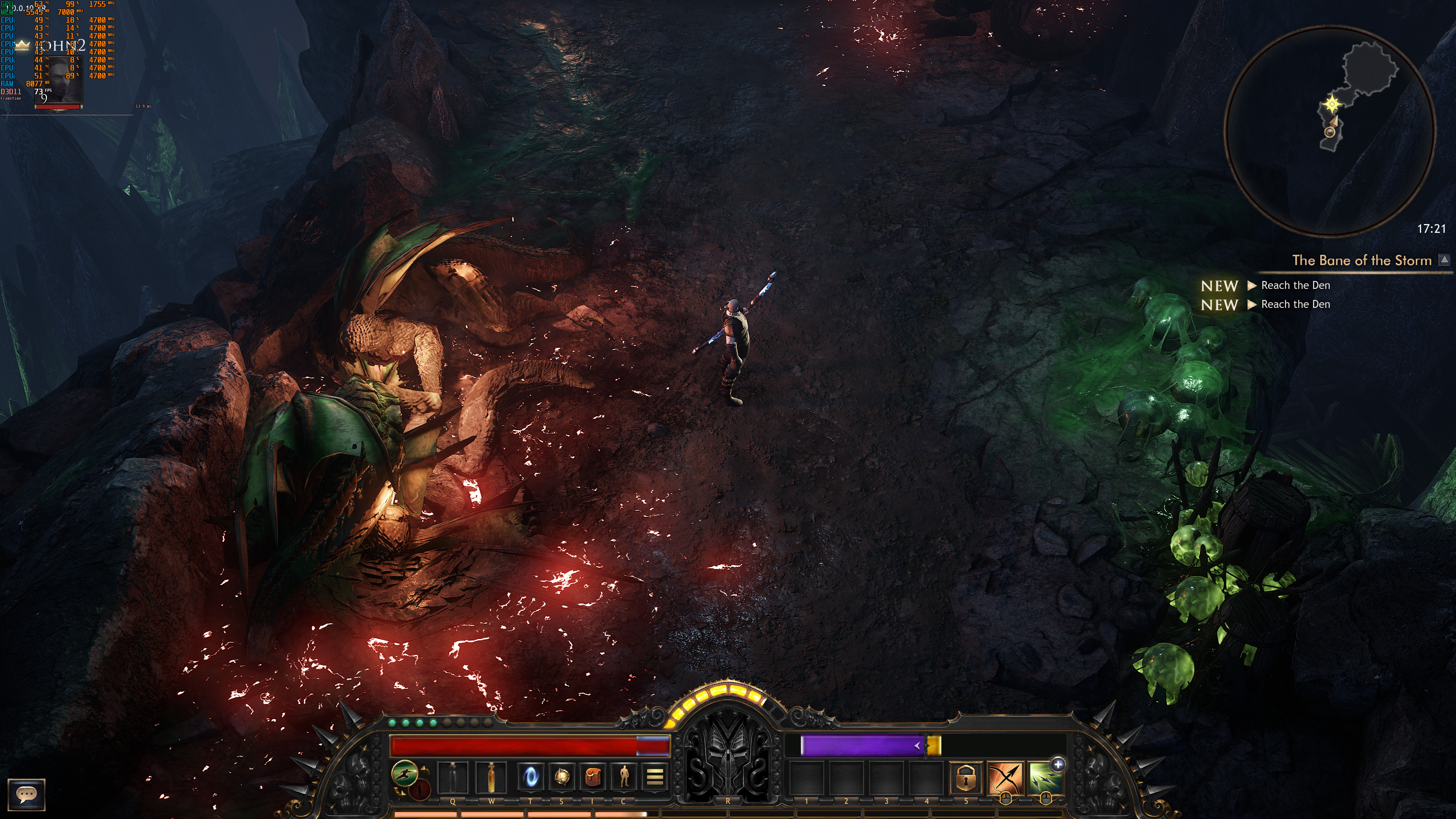
Task: Open the chat speech-bubble box
Action: pos(26,794)
